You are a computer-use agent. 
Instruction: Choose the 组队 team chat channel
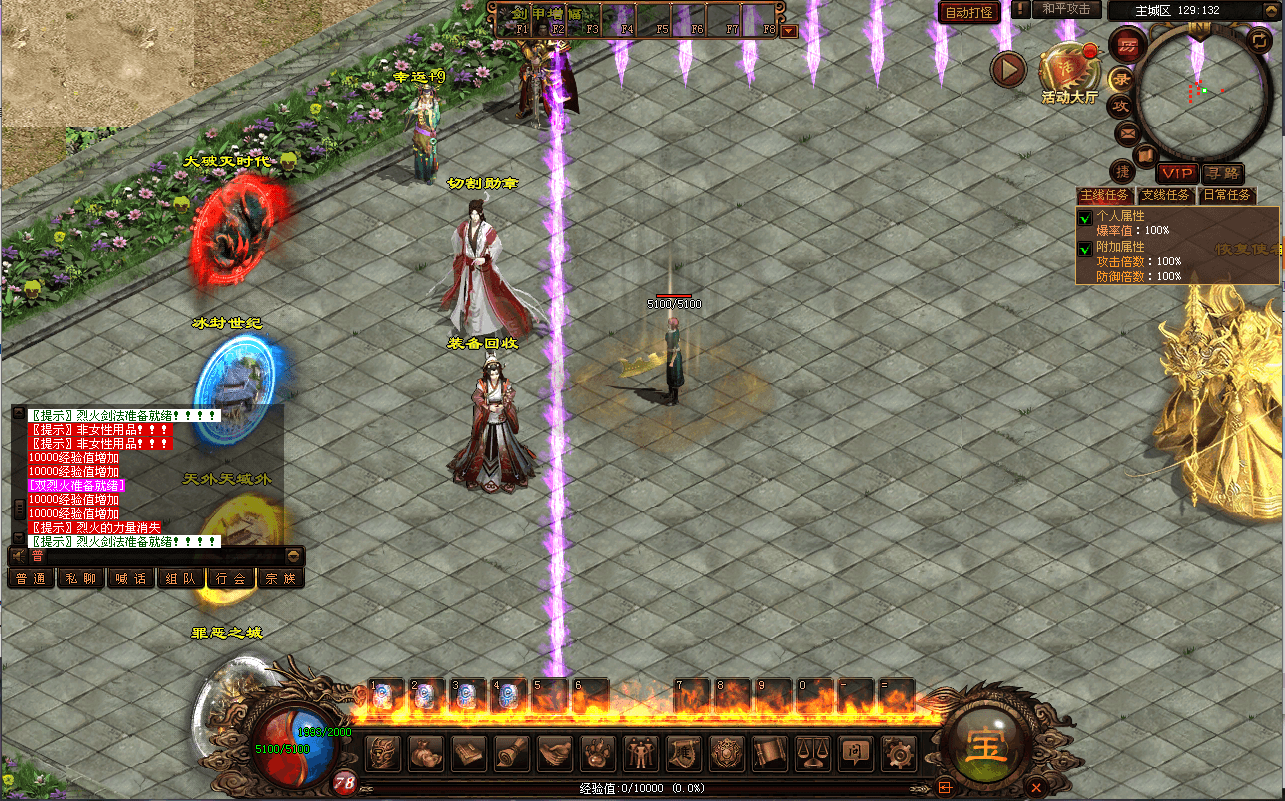[181, 578]
